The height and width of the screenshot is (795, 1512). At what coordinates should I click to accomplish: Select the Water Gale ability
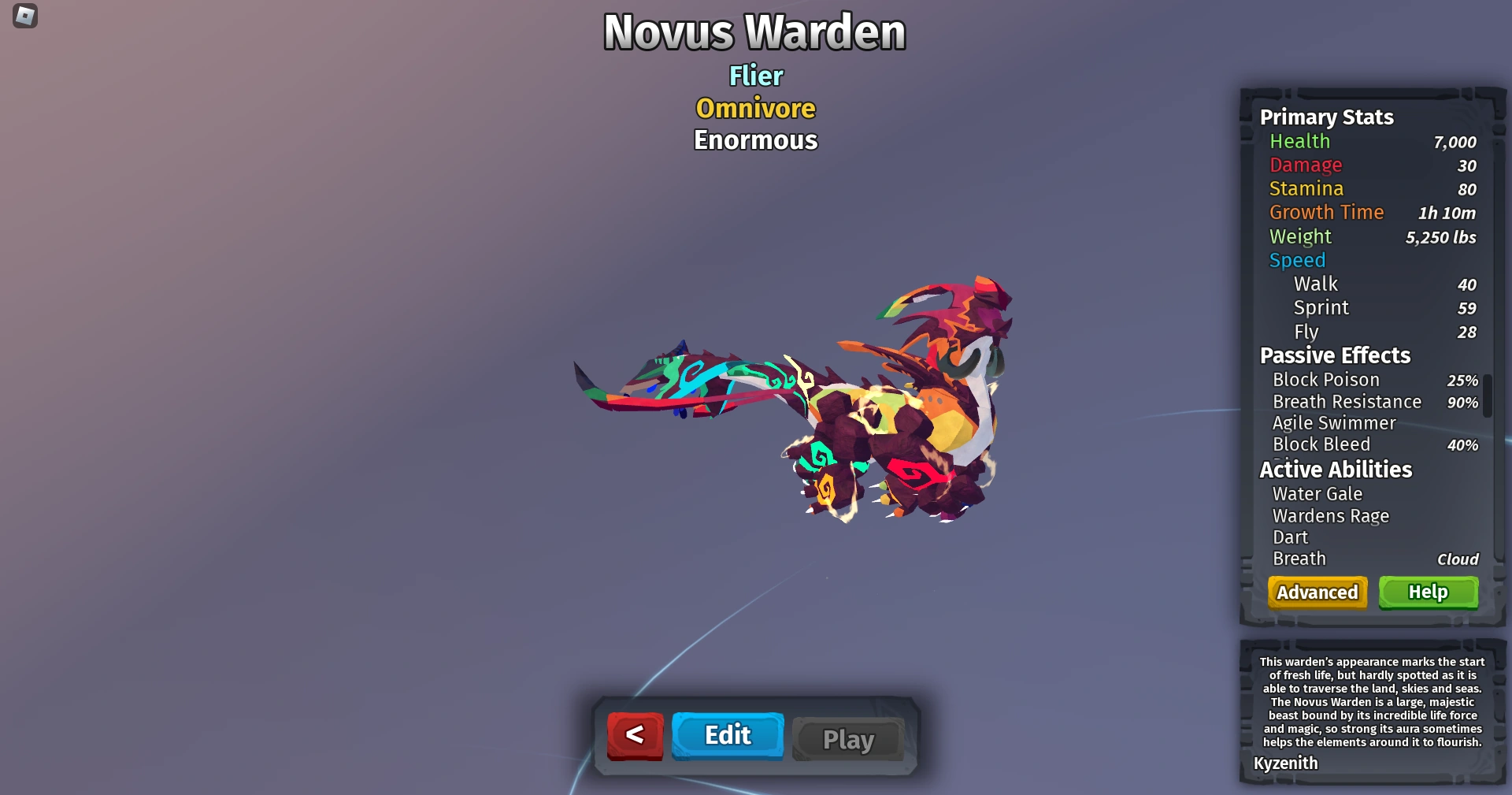pyautogui.click(x=1317, y=494)
